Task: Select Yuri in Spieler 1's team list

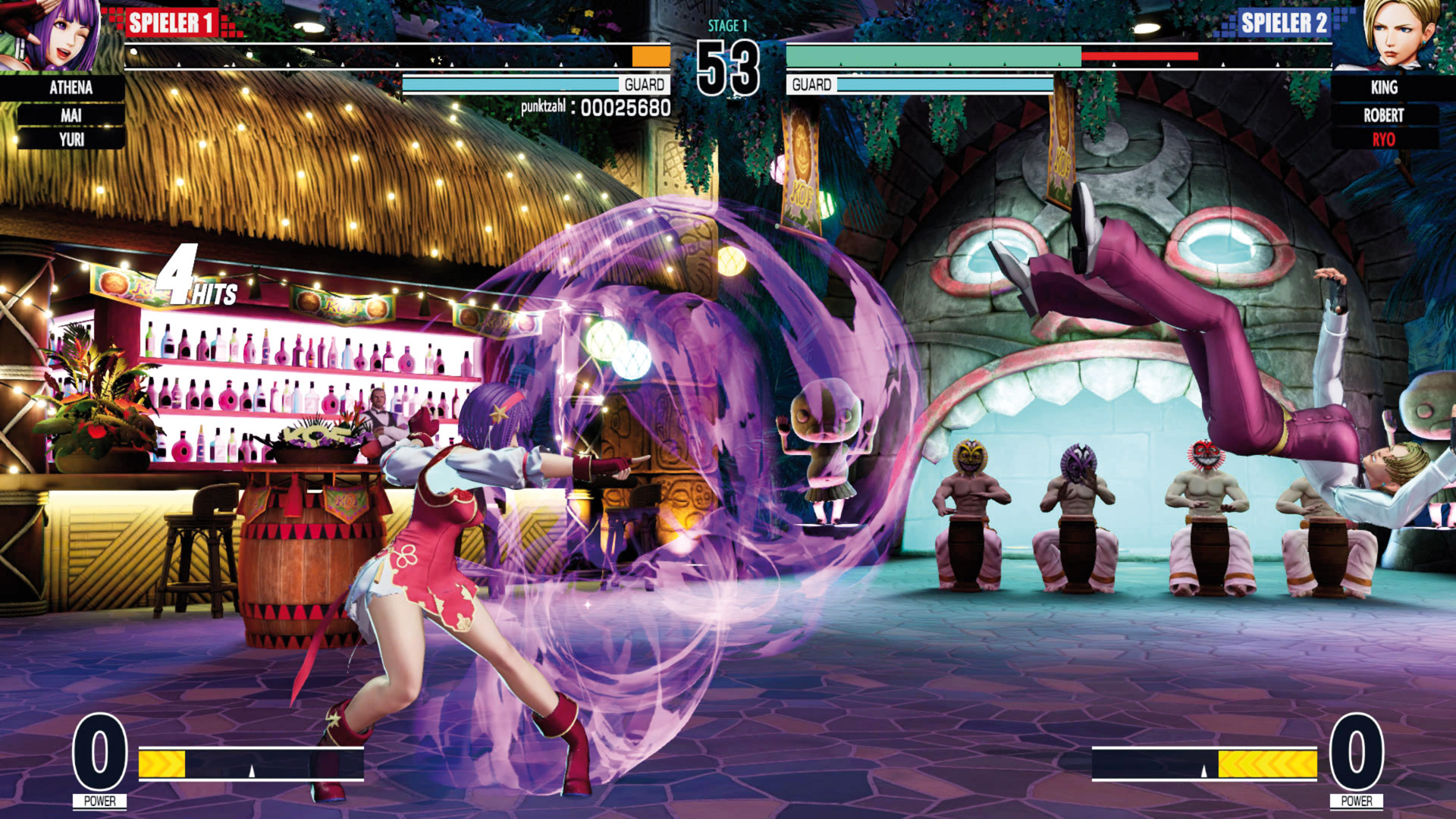Action: tap(71, 140)
